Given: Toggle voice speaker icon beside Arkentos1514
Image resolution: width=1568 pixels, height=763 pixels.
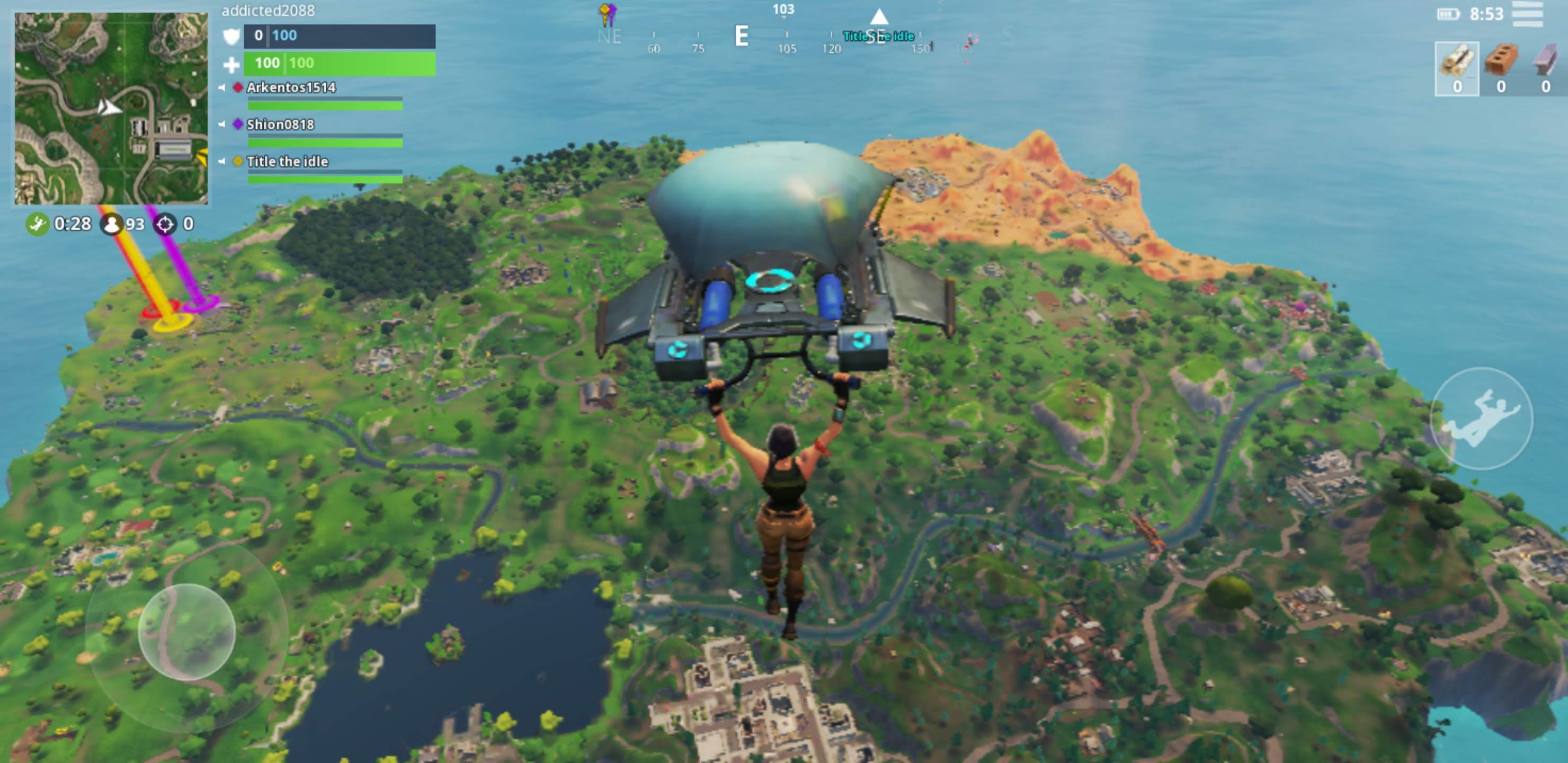Looking at the screenshot, I should [222, 87].
